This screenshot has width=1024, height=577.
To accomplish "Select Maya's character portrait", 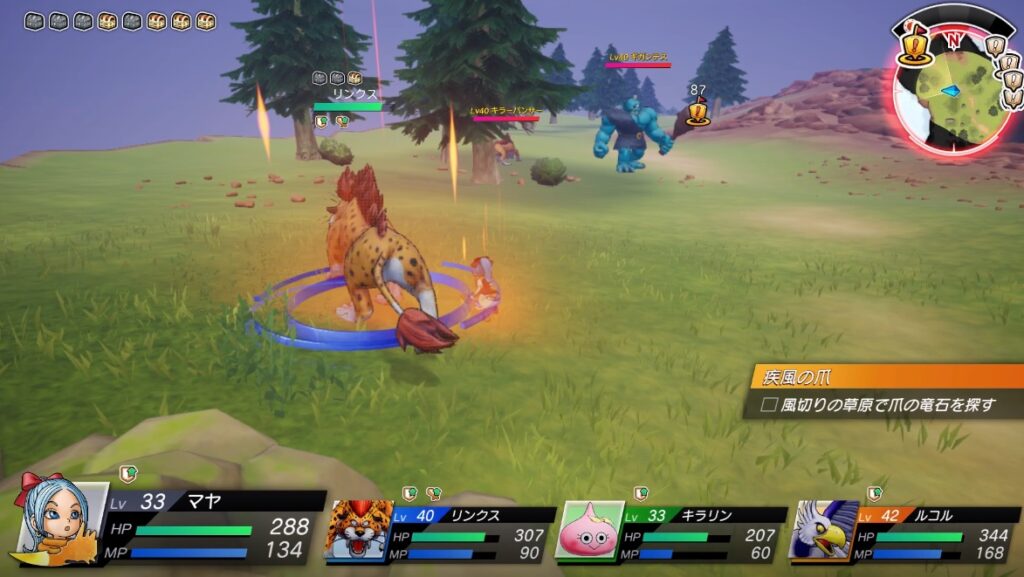I will (x=62, y=523).
